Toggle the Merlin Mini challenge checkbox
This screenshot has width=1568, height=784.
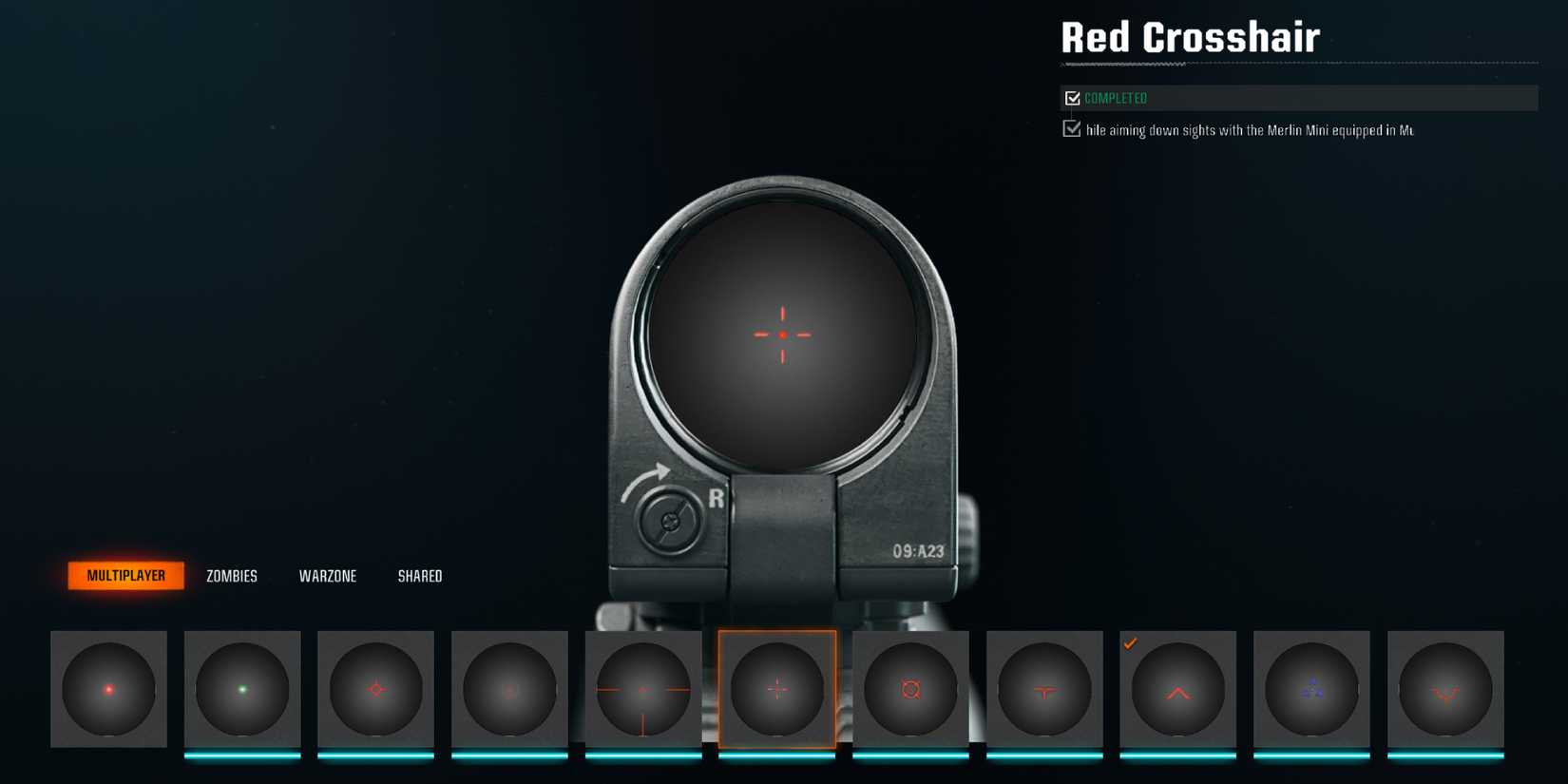click(x=1073, y=128)
